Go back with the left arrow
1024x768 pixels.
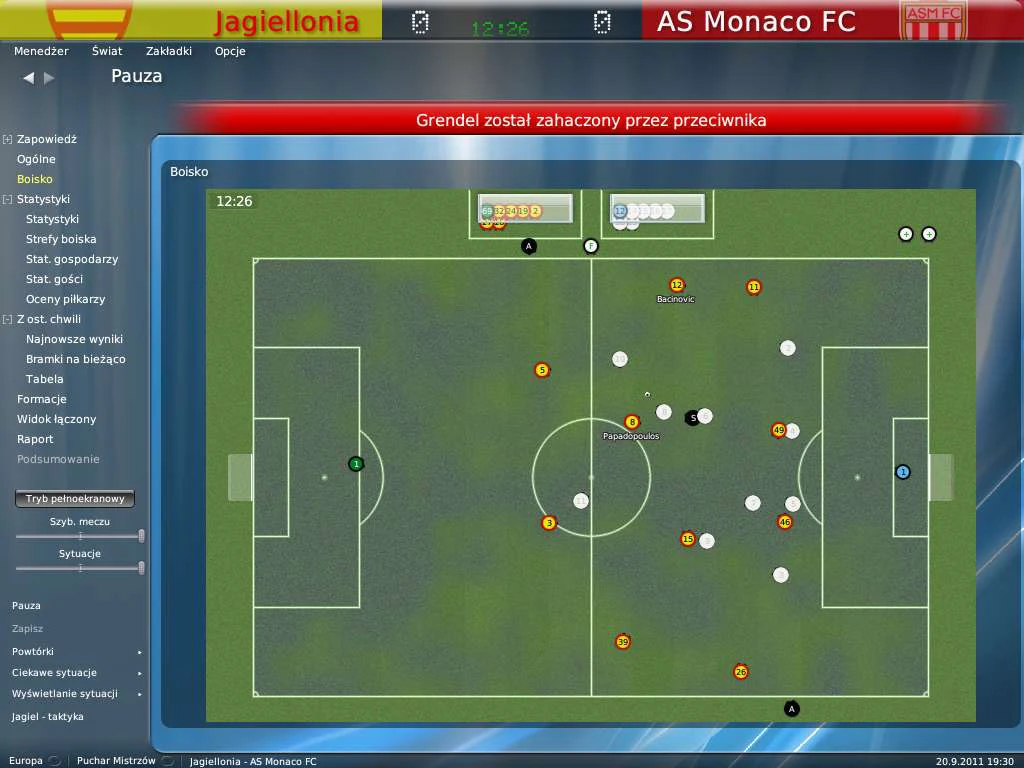click(28, 77)
